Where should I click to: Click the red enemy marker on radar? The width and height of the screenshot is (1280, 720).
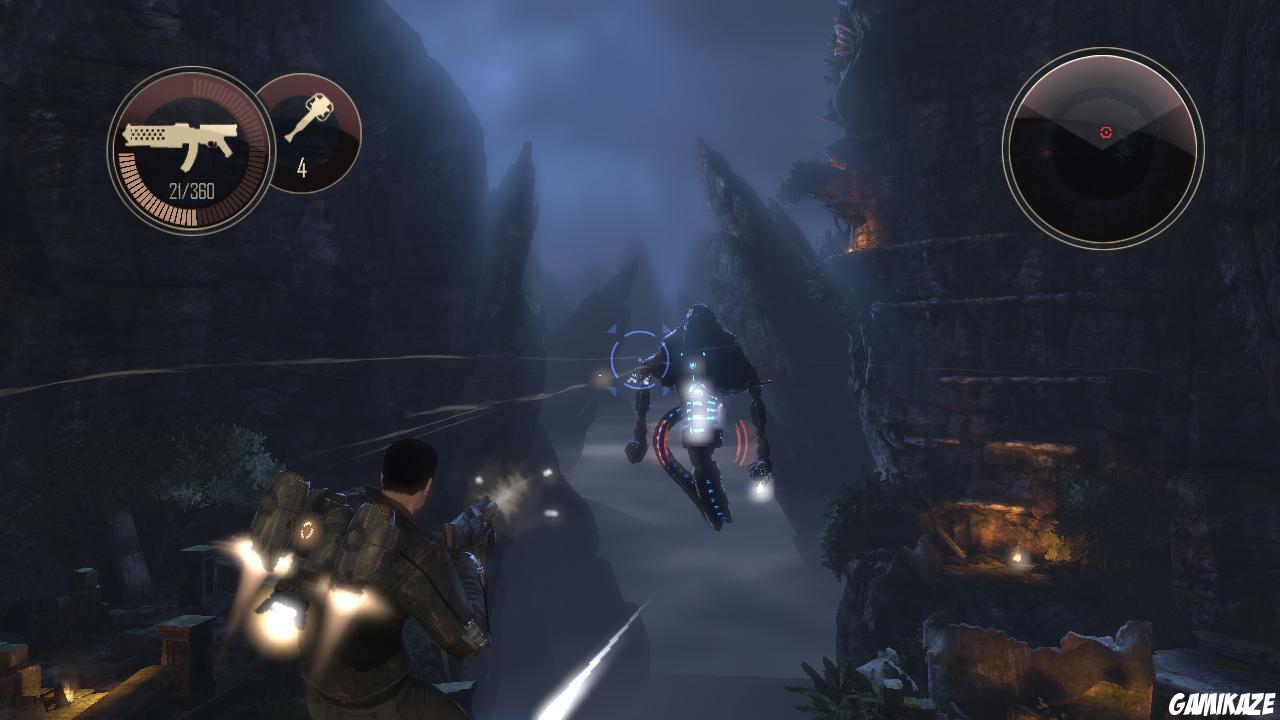(1105, 131)
